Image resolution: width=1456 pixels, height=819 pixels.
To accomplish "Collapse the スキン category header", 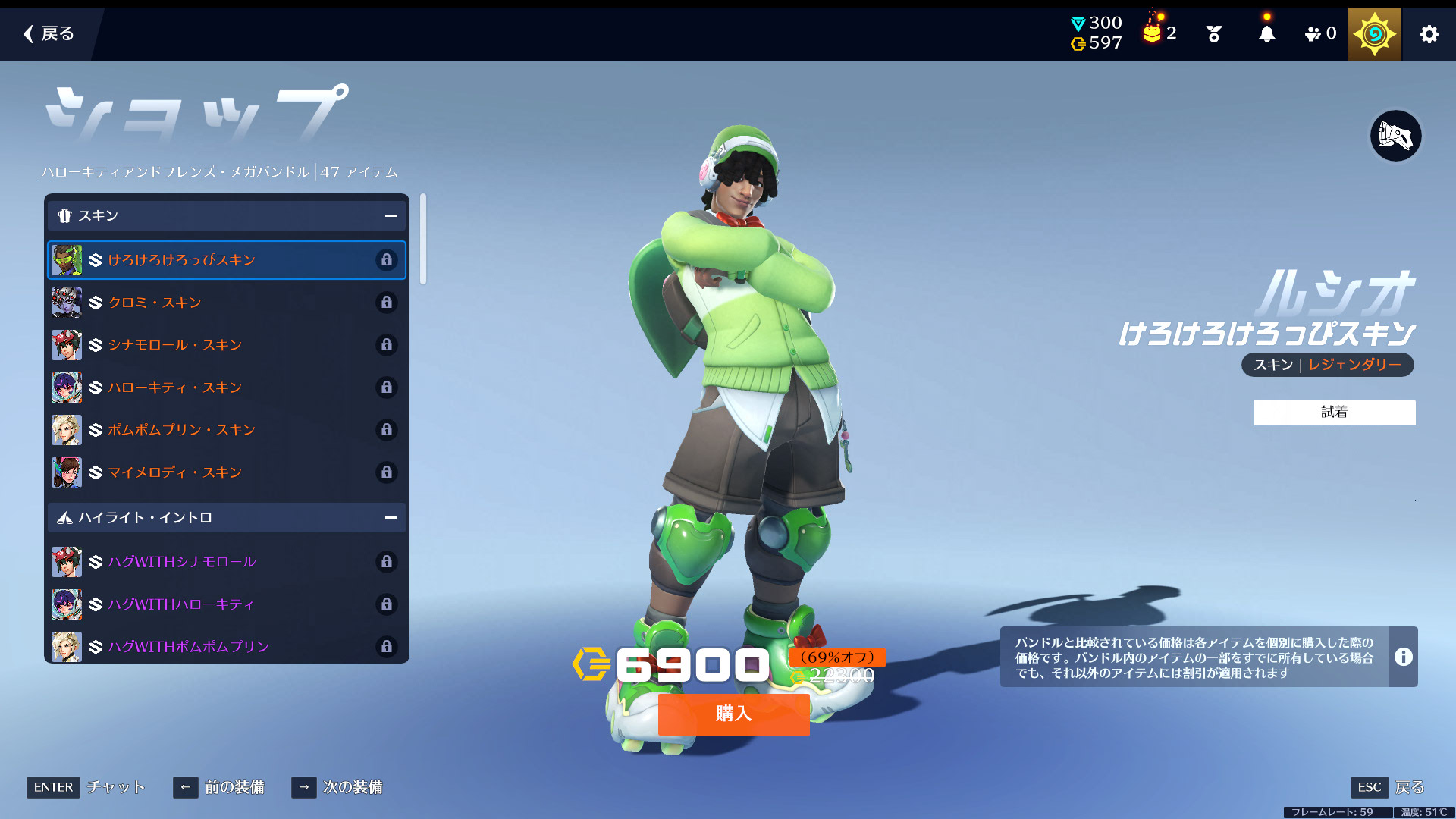I will [391, 216].
